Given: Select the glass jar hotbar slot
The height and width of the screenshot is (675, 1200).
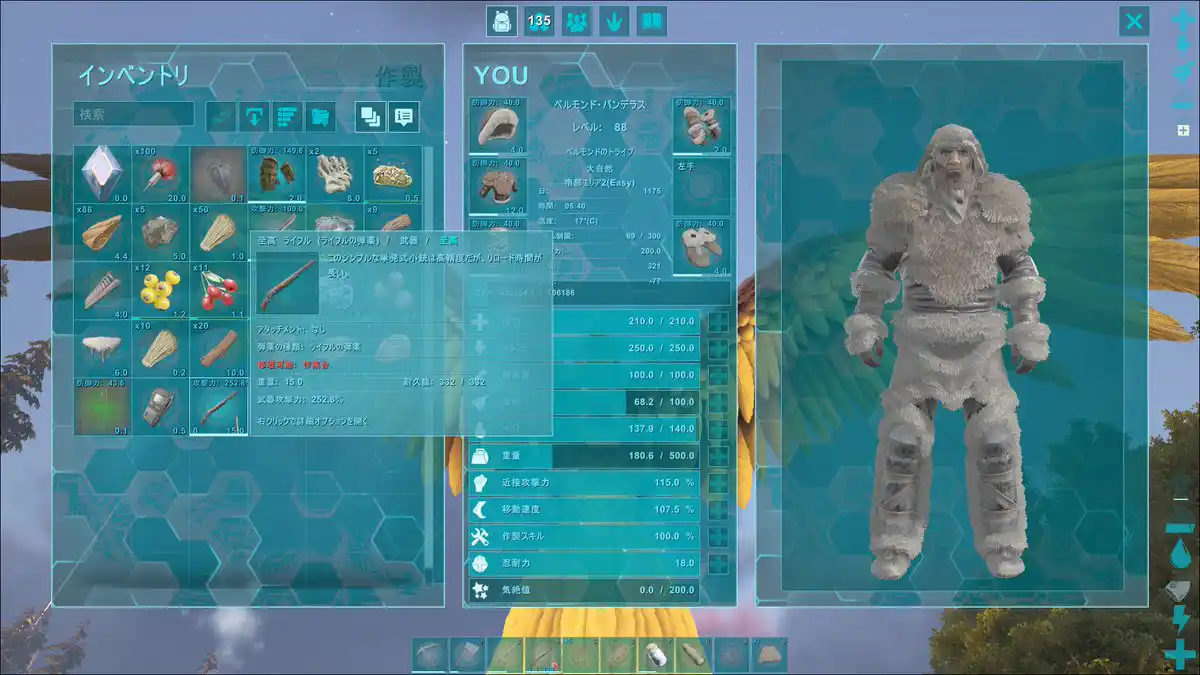Looking at the screenshot, I should [657, 655].
